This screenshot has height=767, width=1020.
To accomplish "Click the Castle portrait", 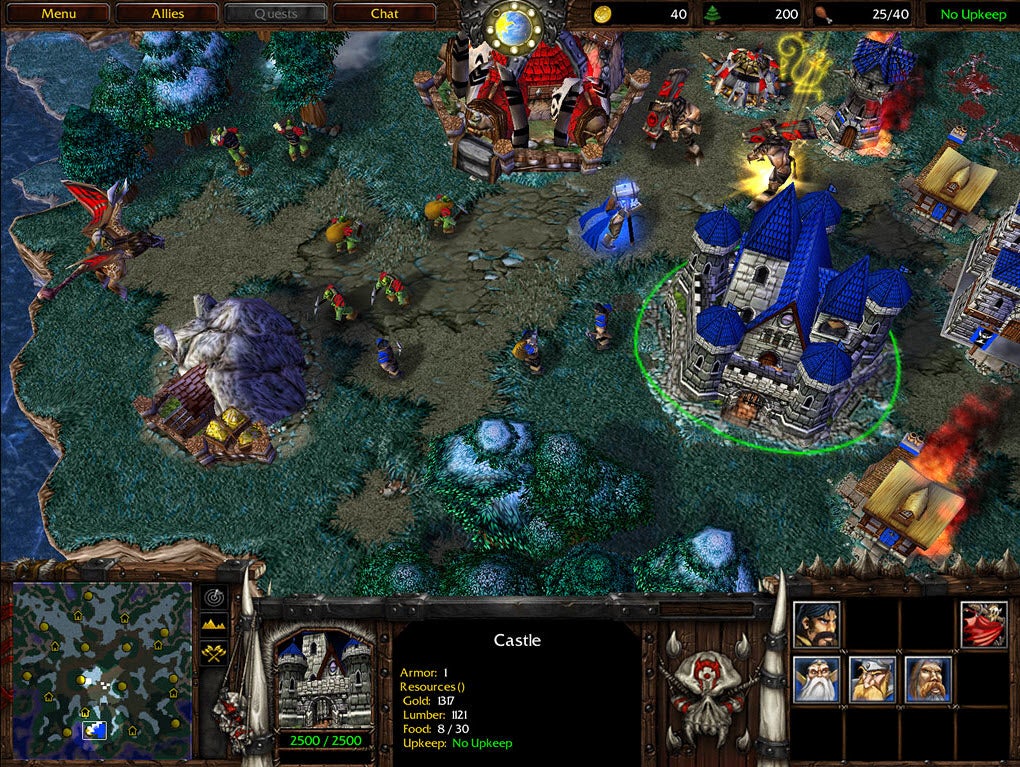I will (x=322, y=682).
